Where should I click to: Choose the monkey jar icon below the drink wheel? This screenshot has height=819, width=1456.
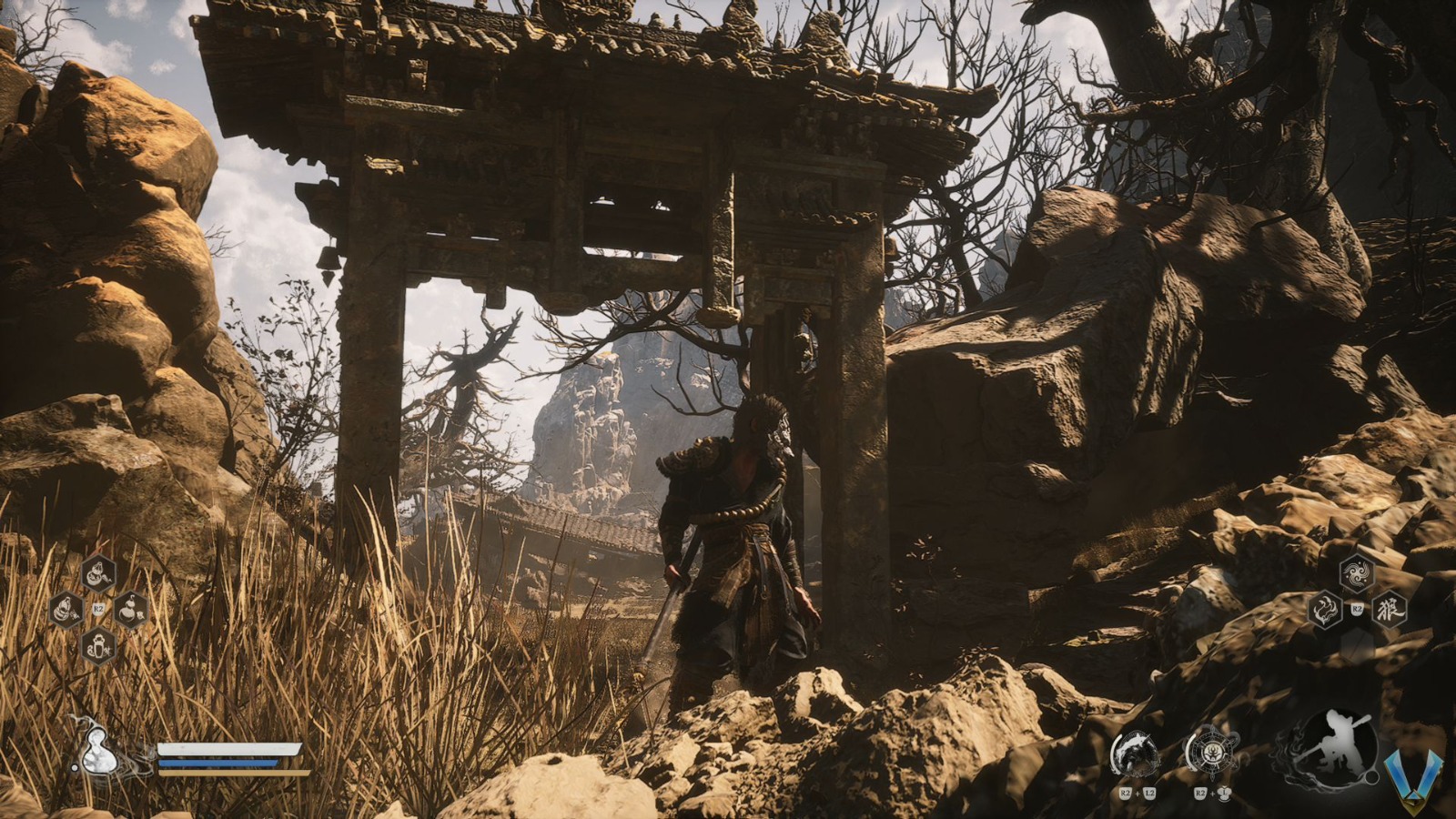click(98, 646)
